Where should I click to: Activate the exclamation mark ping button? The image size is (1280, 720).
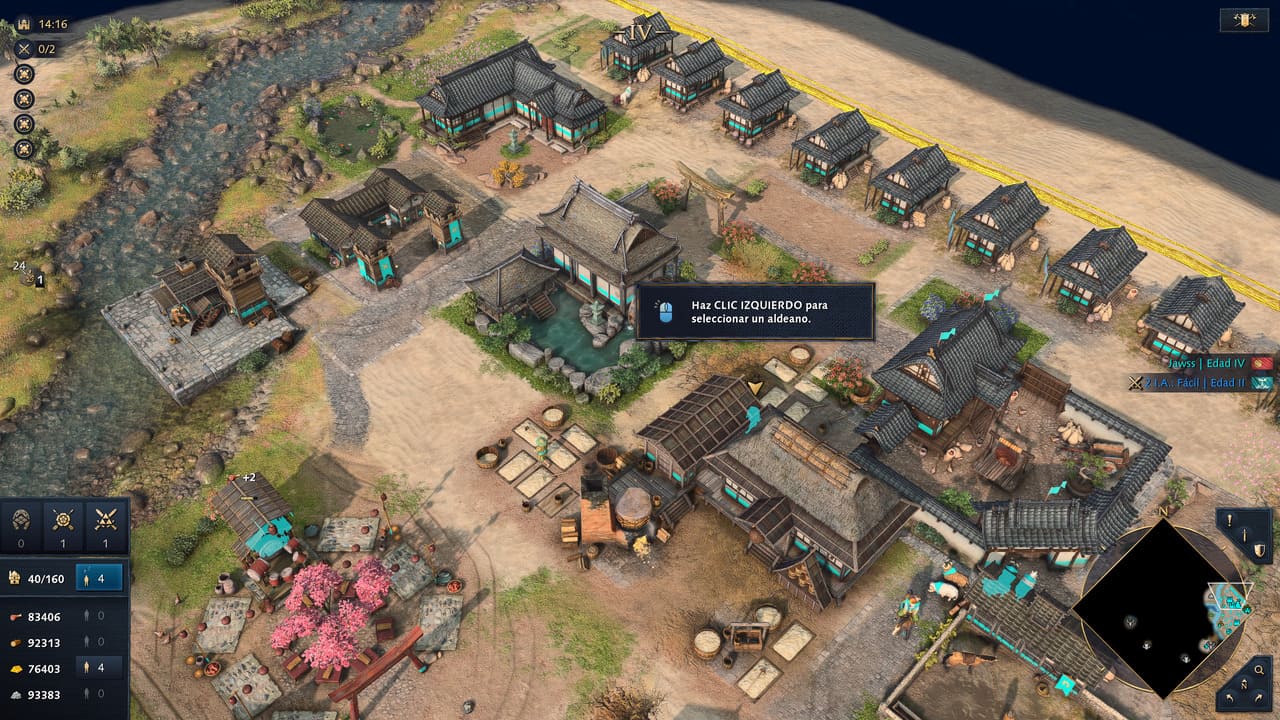tap(1229, 520)
